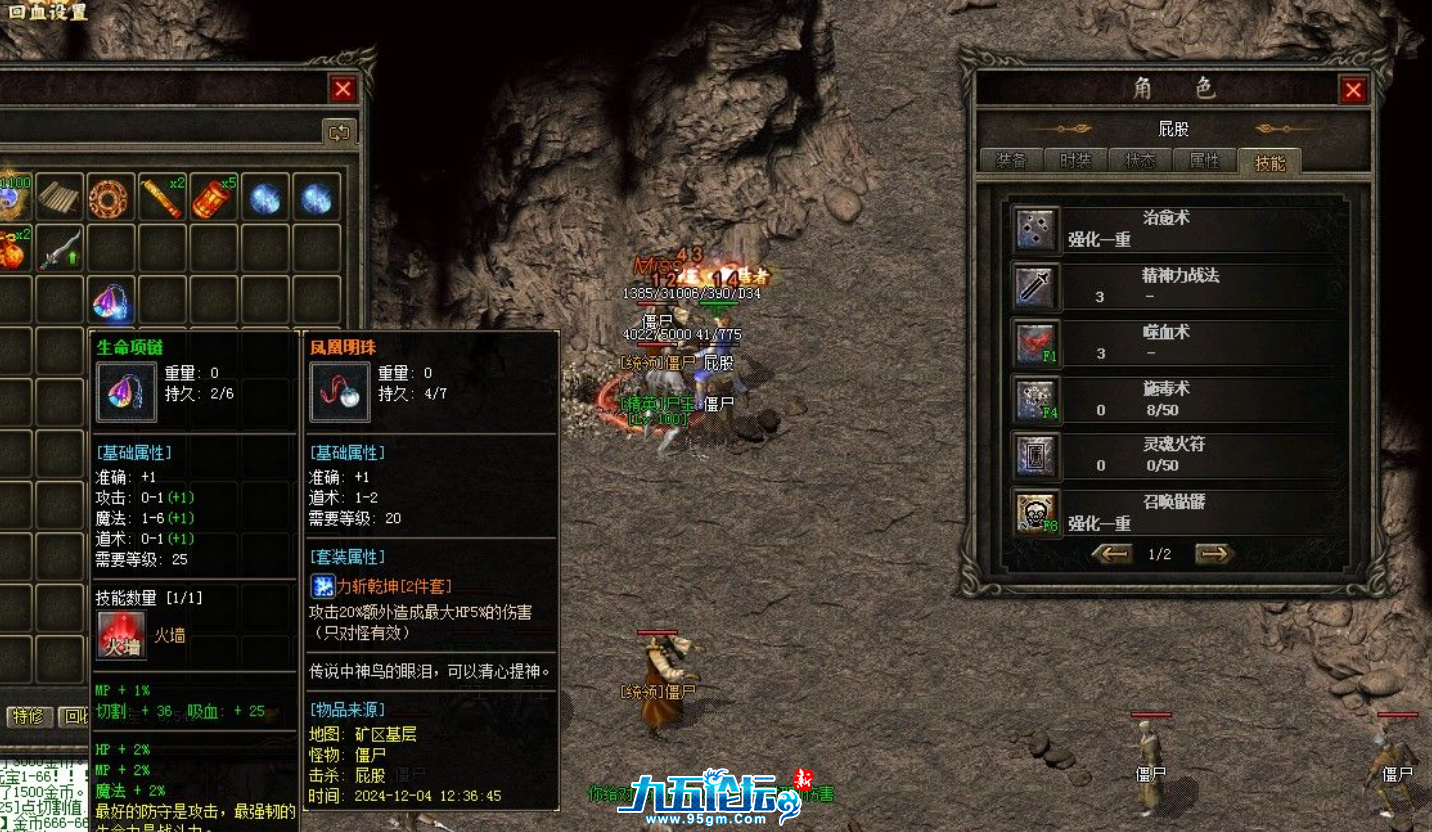Viewport: 1432px width, 832px height.
Task: Pick the curved sword with green arrow
Action: click(59, 249)
